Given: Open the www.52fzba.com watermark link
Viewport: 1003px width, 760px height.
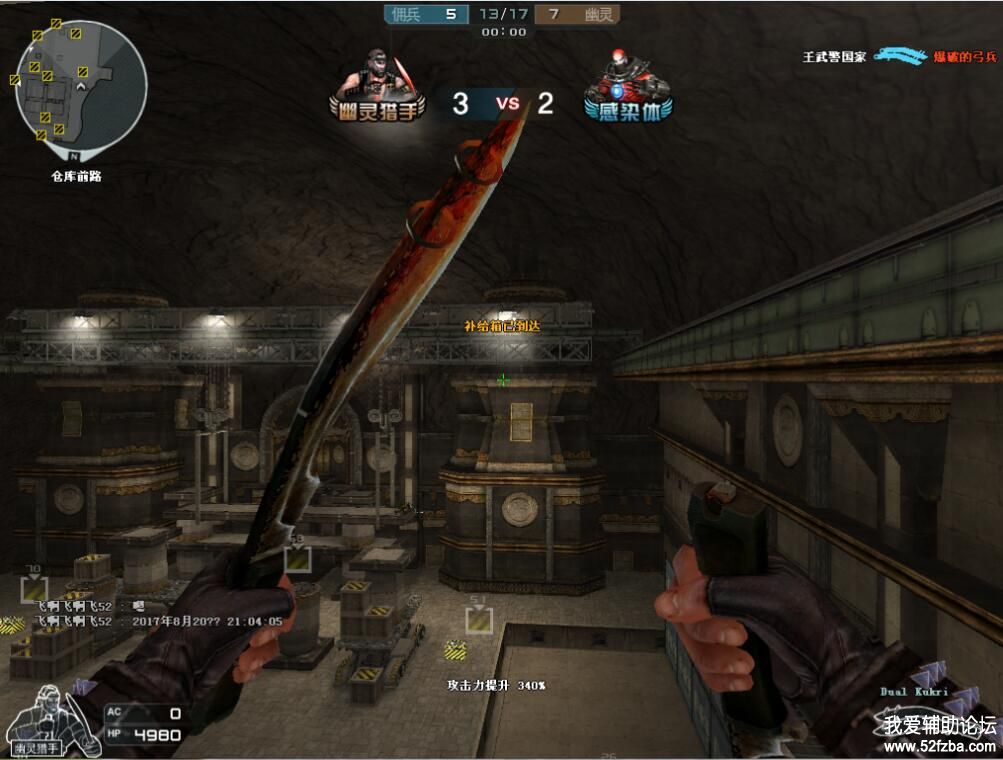Looking at the screenshot, I should click(939, 746).
